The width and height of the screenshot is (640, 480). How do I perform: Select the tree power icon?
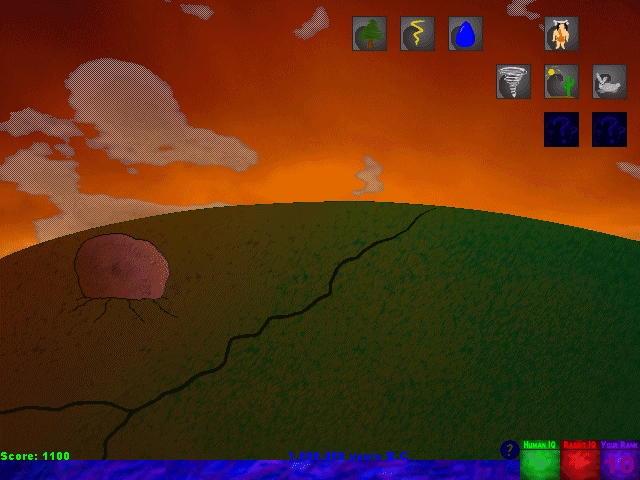pos(369,34)
